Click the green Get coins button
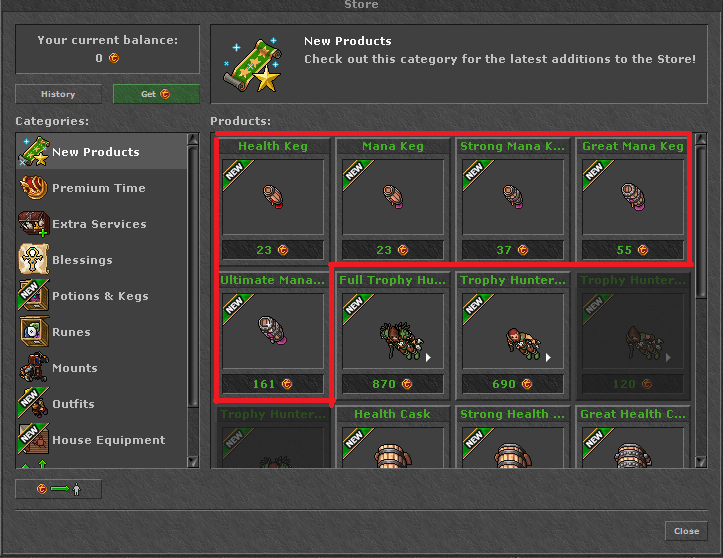 point(156,94)
